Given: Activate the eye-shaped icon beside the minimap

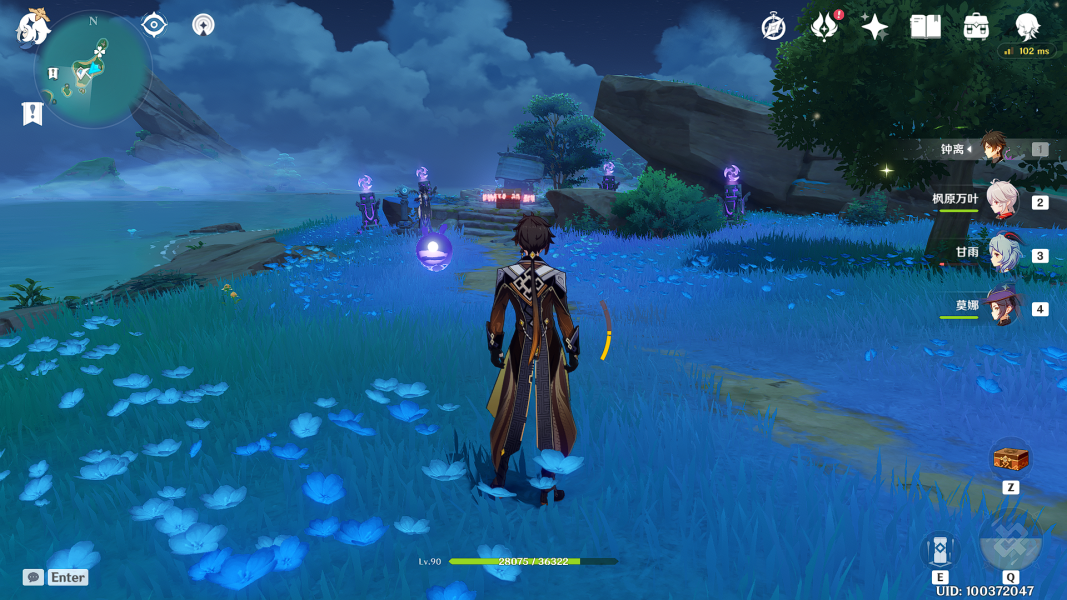Looking at the screenshot, I should point(154,25).
